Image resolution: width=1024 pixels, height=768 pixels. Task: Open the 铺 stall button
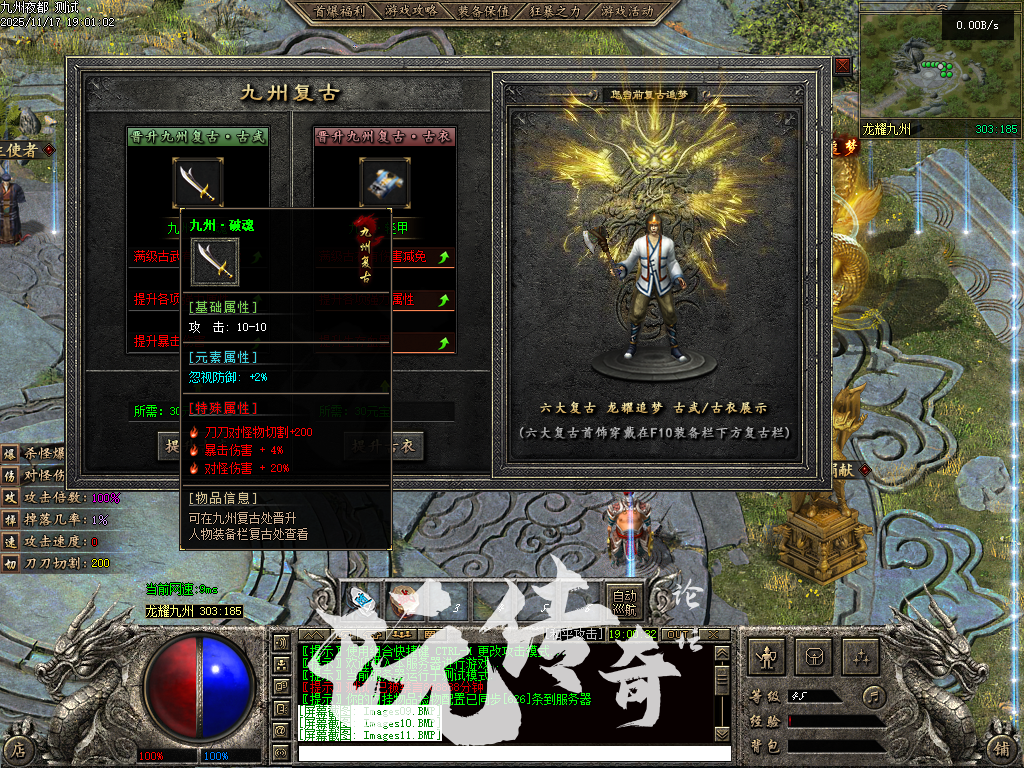pyautogui.click(x=1002, y=747)
